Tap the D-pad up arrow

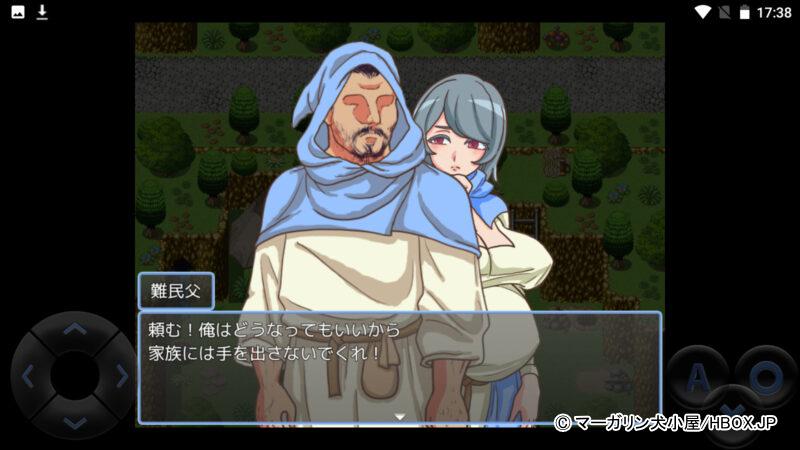(x=75, y=330)
